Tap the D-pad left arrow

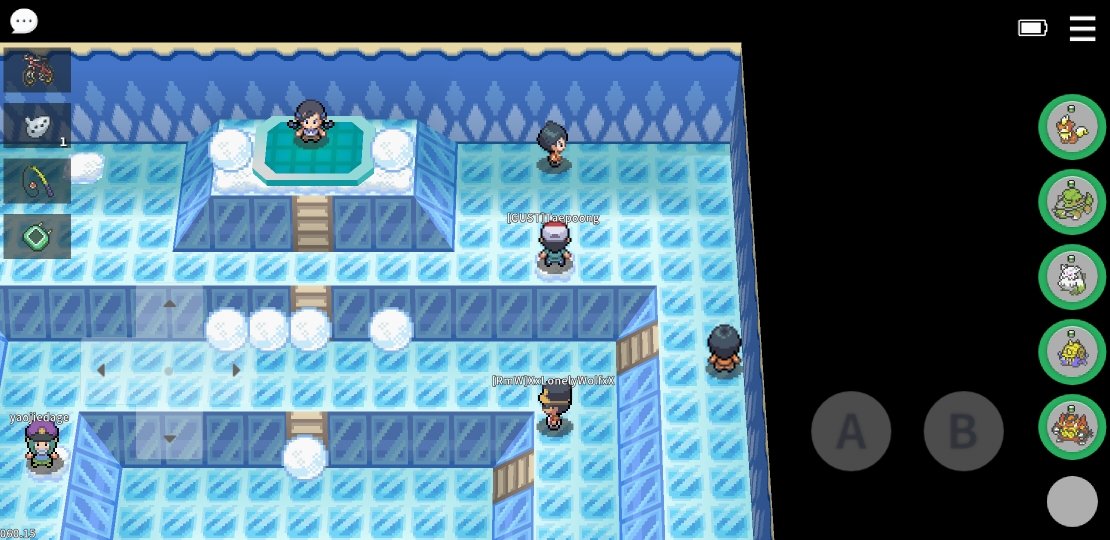pos(101,371)
